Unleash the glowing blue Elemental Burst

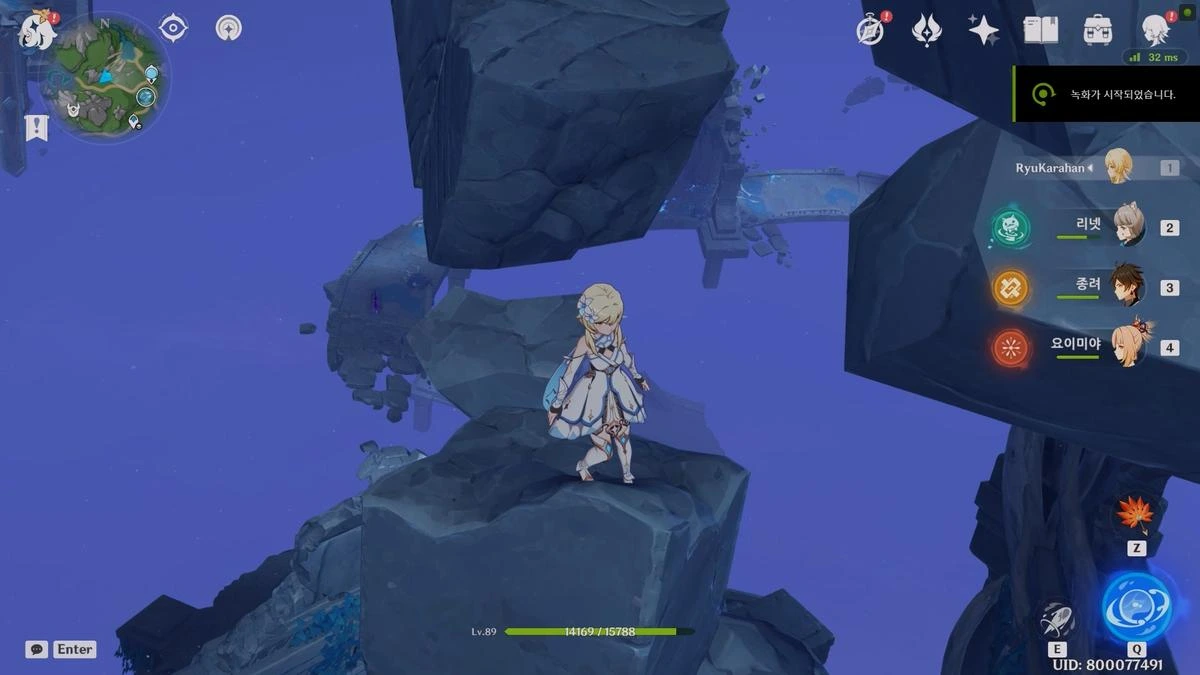[1137, 607]
